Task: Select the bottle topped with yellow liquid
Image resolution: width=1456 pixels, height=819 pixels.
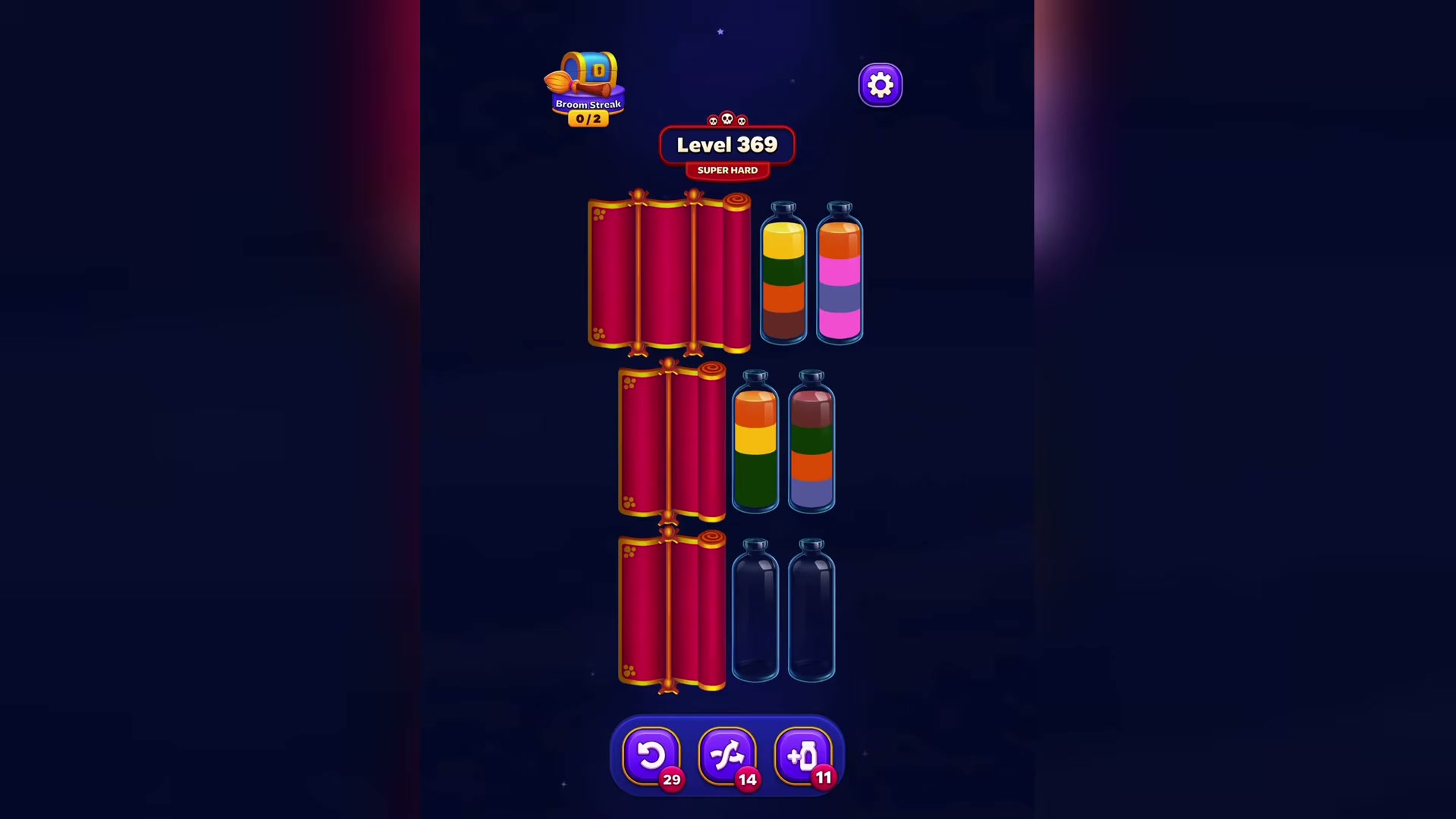Action: pyautogui.click(x=783, y=277)
